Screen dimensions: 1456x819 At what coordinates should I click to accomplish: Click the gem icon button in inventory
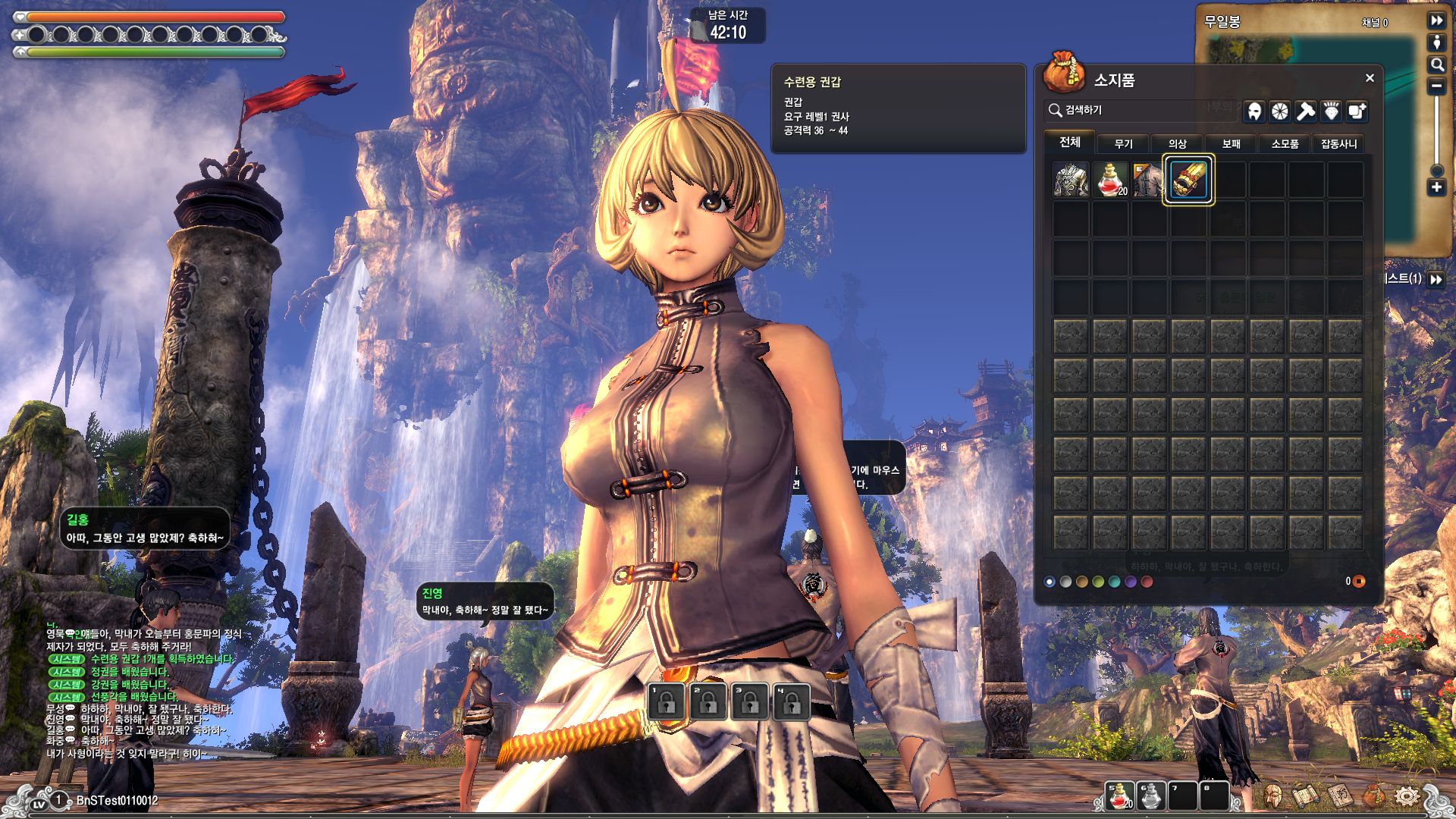coord(1331,111)
